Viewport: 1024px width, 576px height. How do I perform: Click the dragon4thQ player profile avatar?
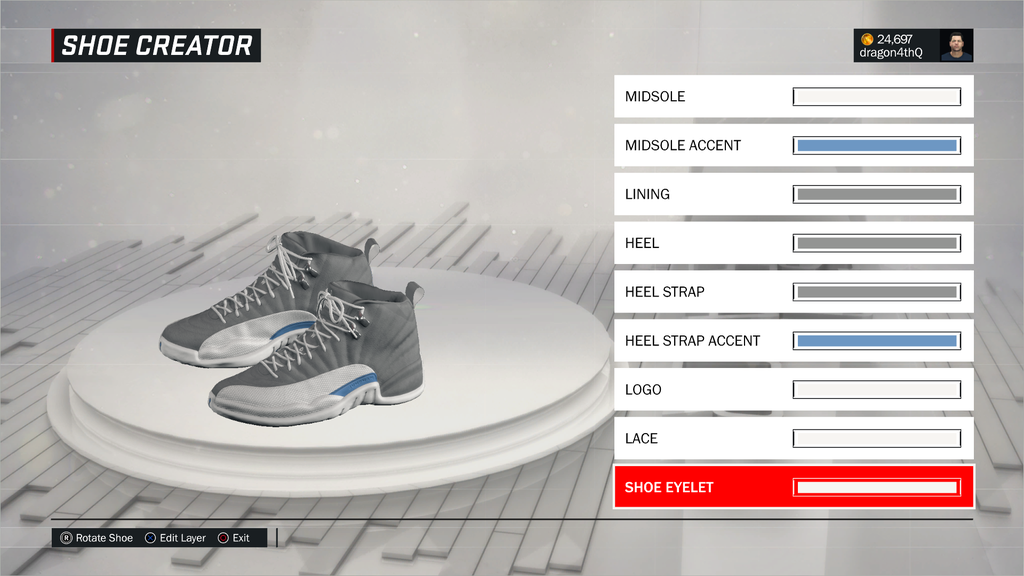point(956,46)
